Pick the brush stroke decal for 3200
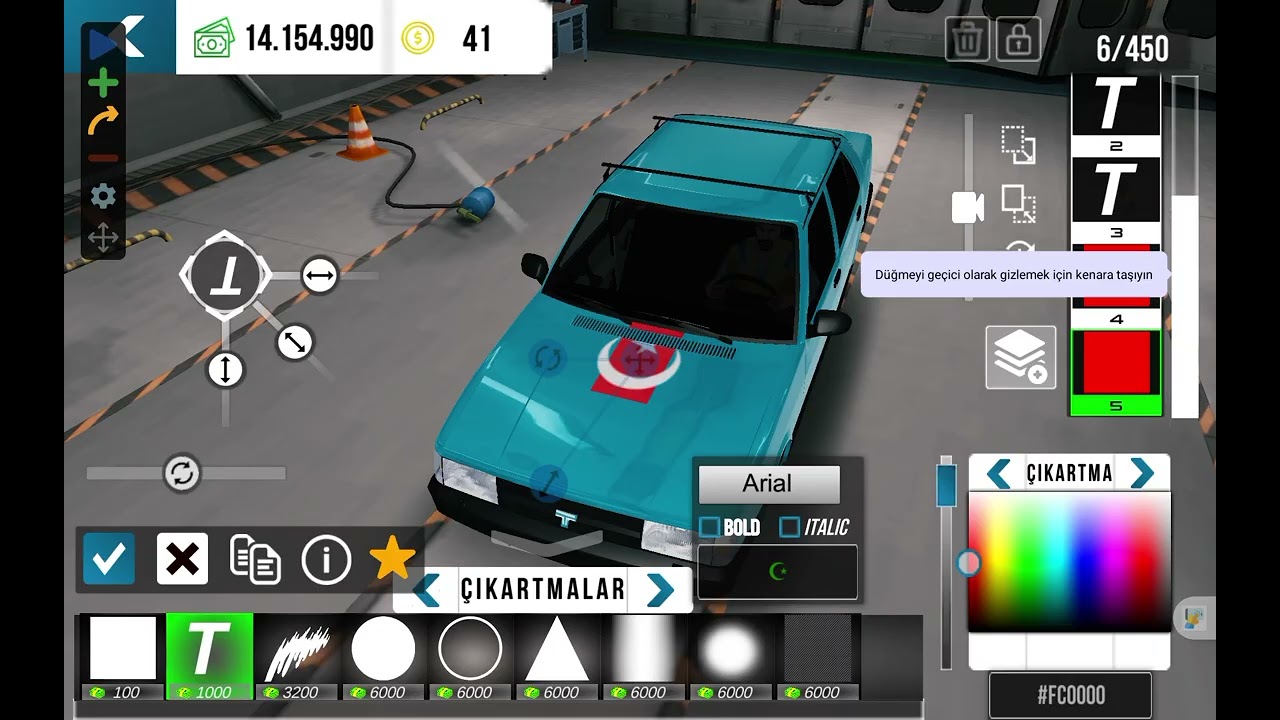The height and width of the screenshot is (720, 1280). [x=297, y=650]
